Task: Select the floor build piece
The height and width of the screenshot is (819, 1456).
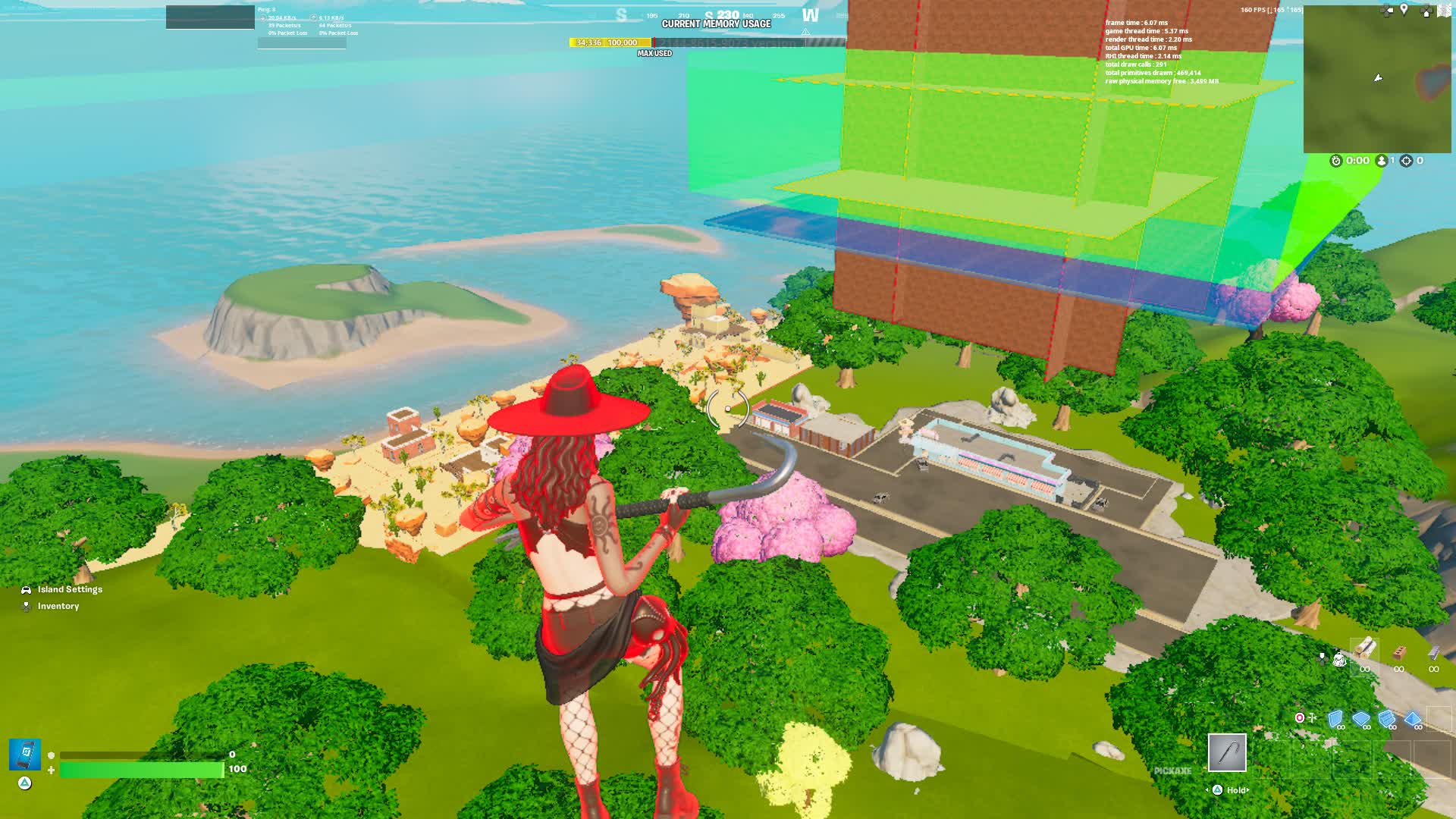Action: pyautogui.click(x=1362, y=719)
